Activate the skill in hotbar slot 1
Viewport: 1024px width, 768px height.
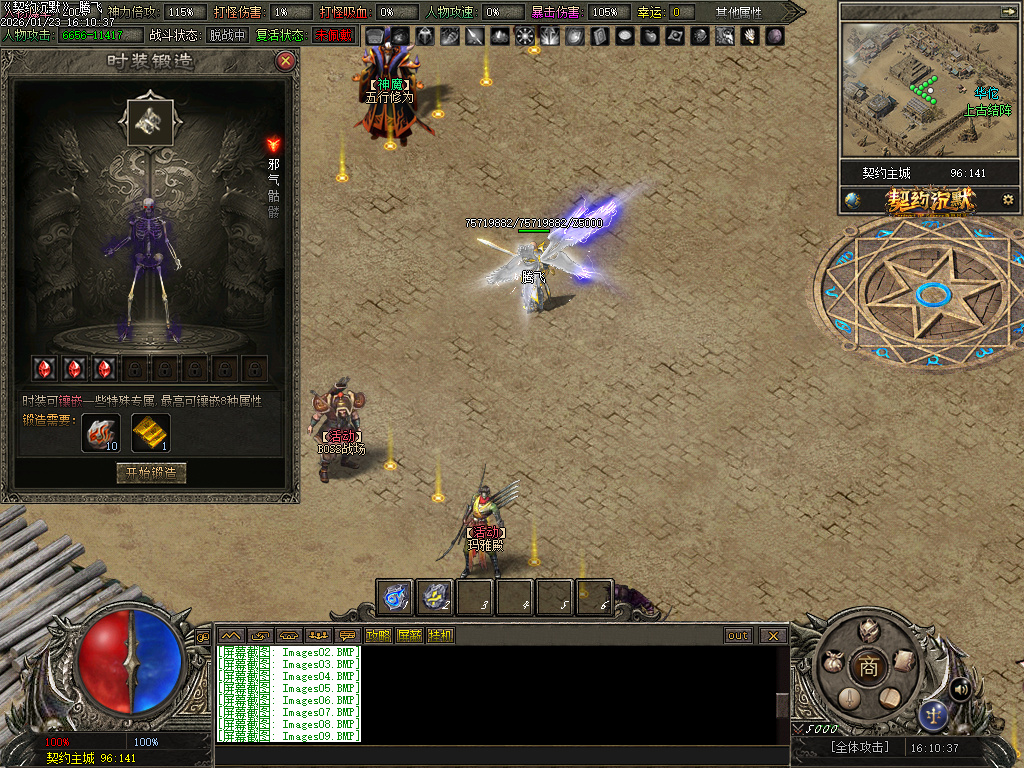[395, 597]
